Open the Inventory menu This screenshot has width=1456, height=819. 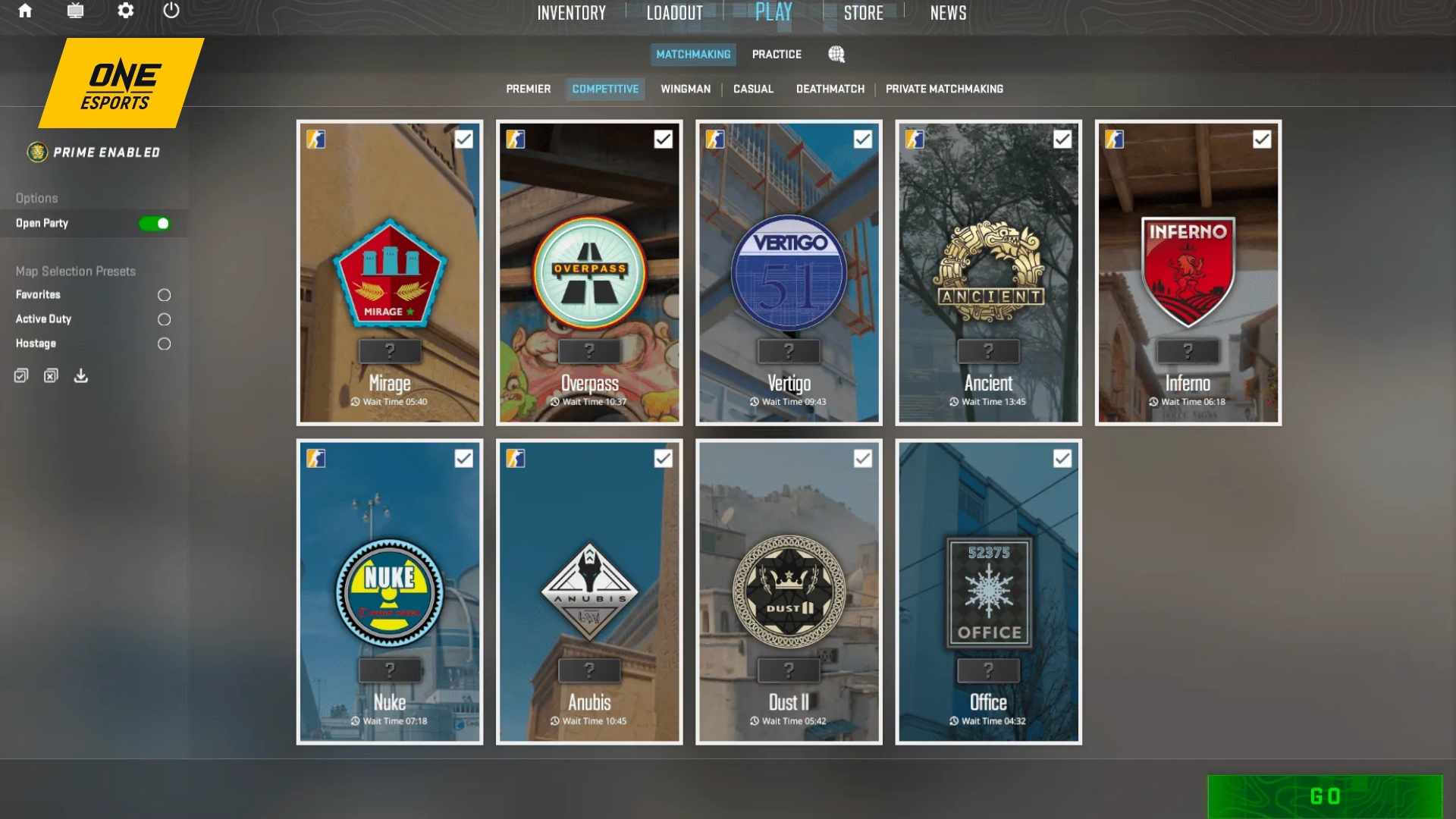point(571,13)
